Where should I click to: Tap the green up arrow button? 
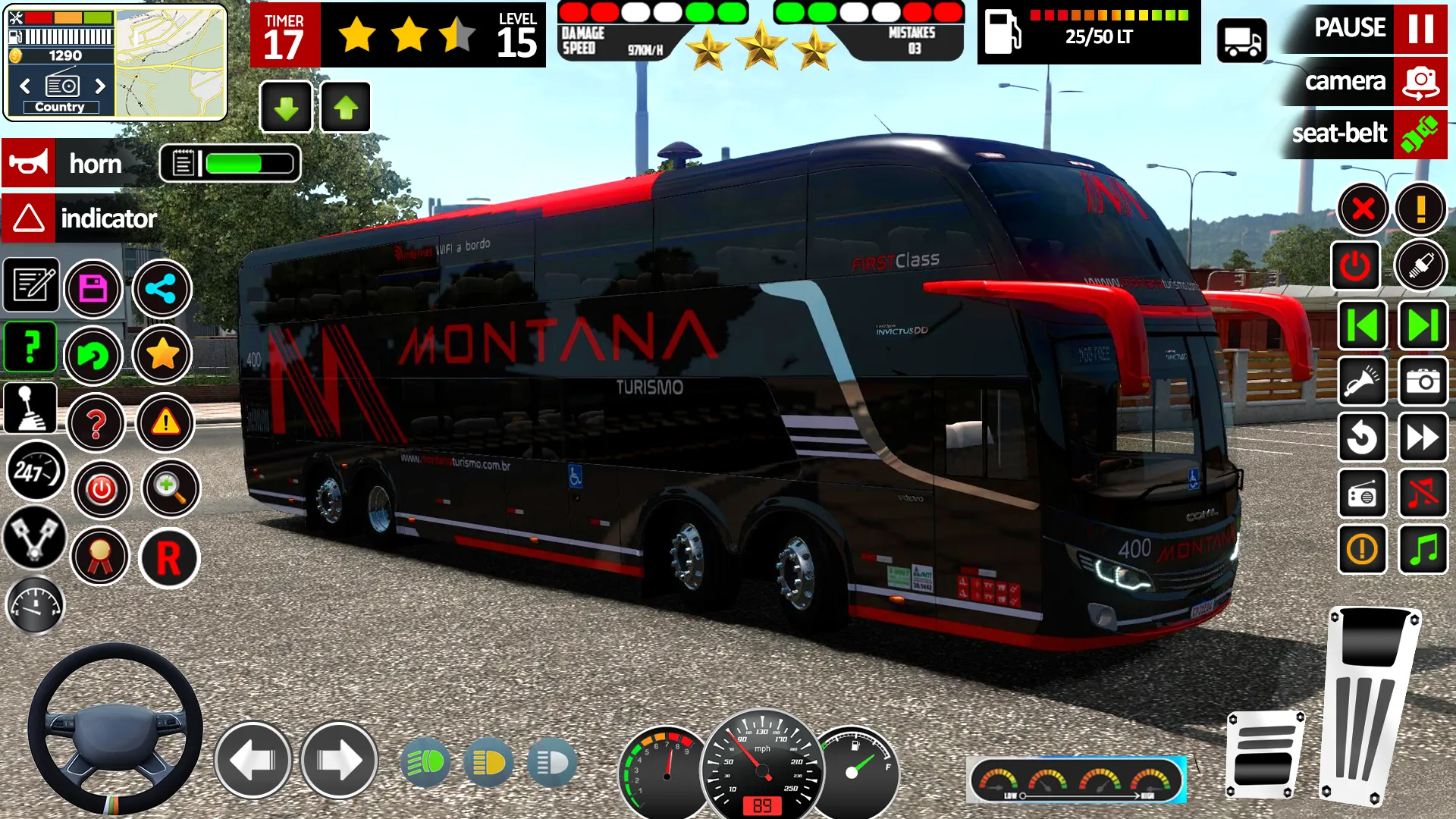pos(346,108)
